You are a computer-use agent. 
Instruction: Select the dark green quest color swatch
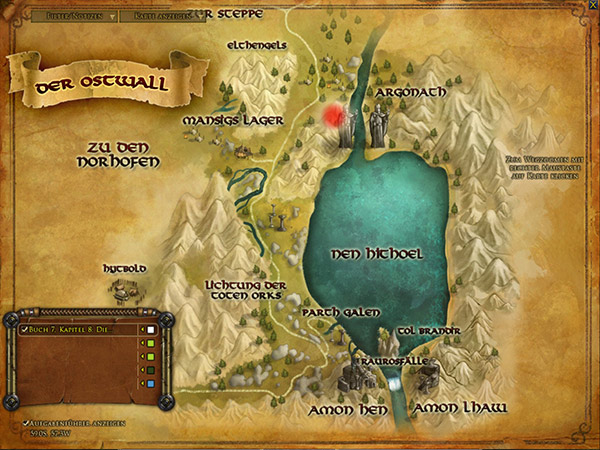(149, 370)
